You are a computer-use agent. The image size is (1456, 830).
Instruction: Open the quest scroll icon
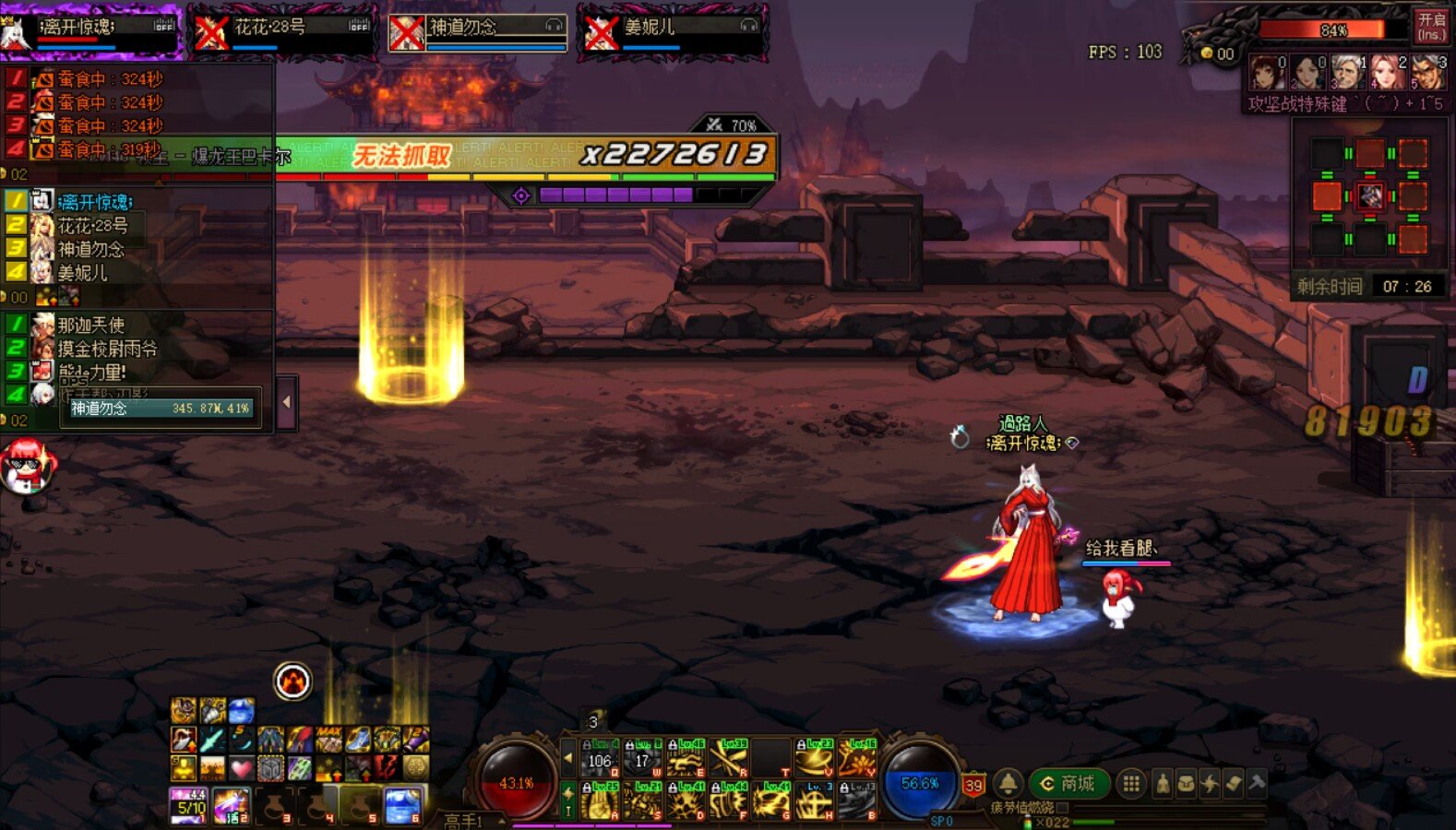coord(1234,784)
